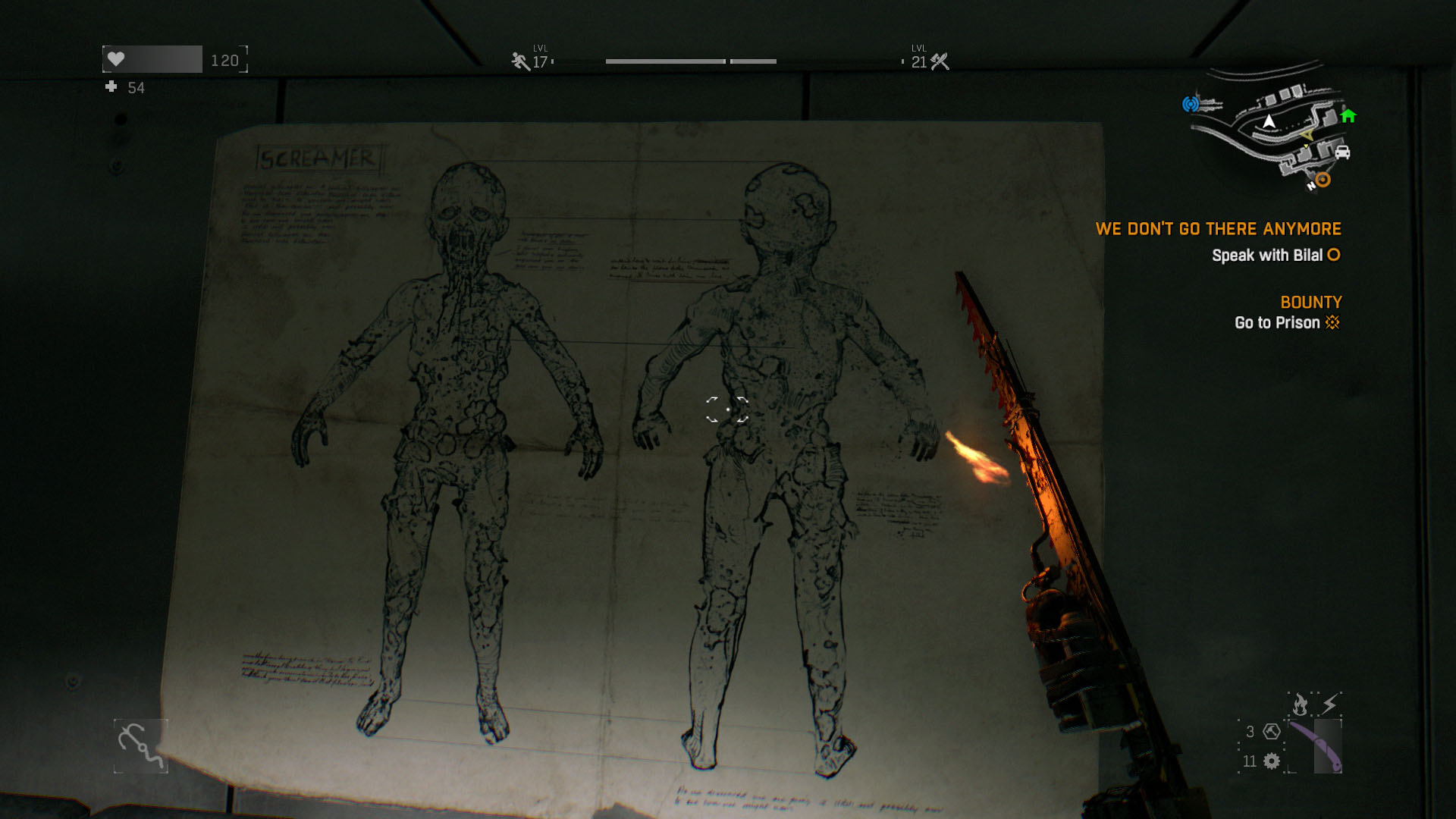This screenshot has width=1456, height=819.
Task: Click the purple blade weapon slot
Action: pyautogui.click(x=1316, y=745)
